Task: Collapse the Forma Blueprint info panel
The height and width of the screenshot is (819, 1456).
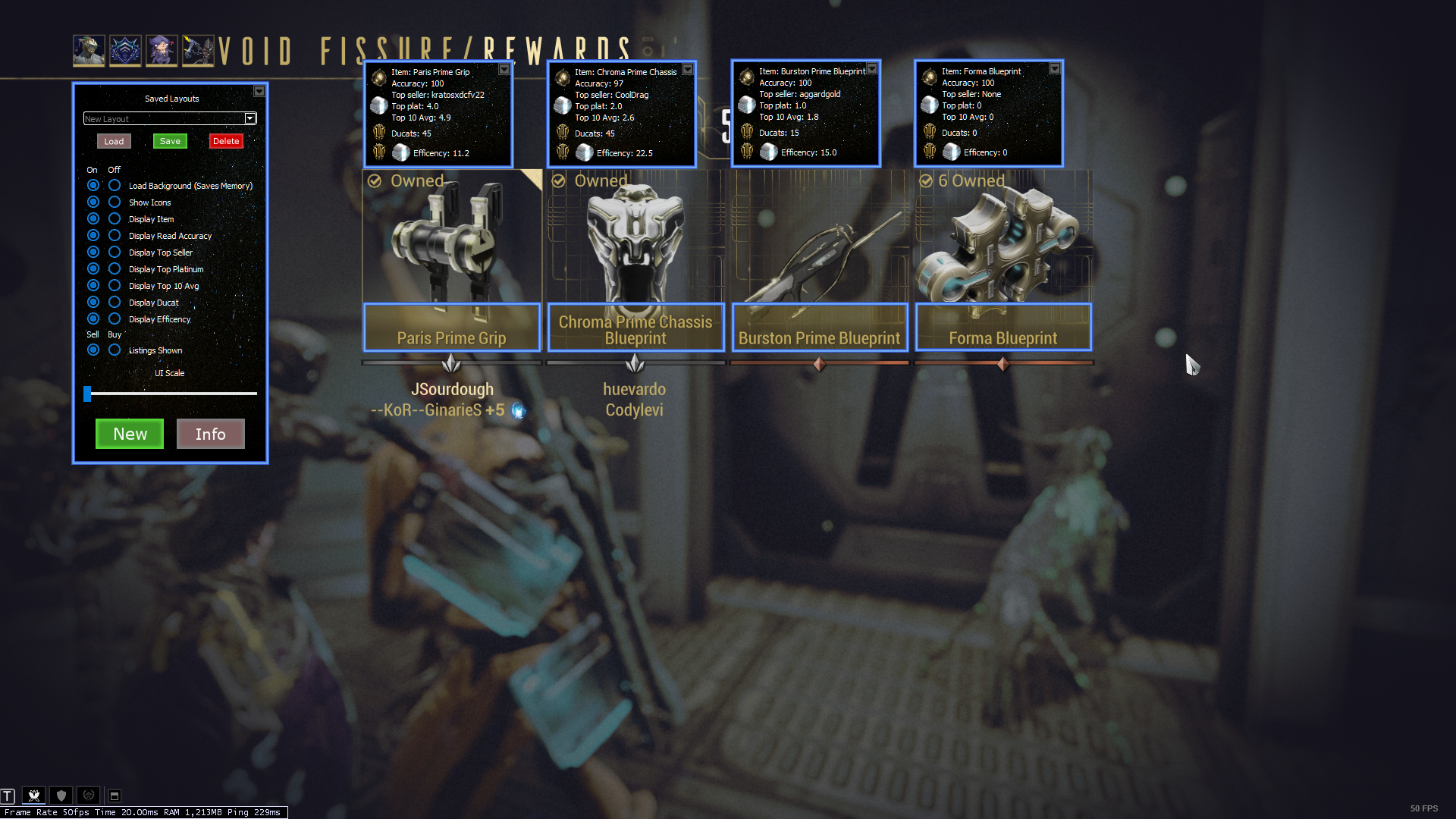Action: (x=1055, y=68)
